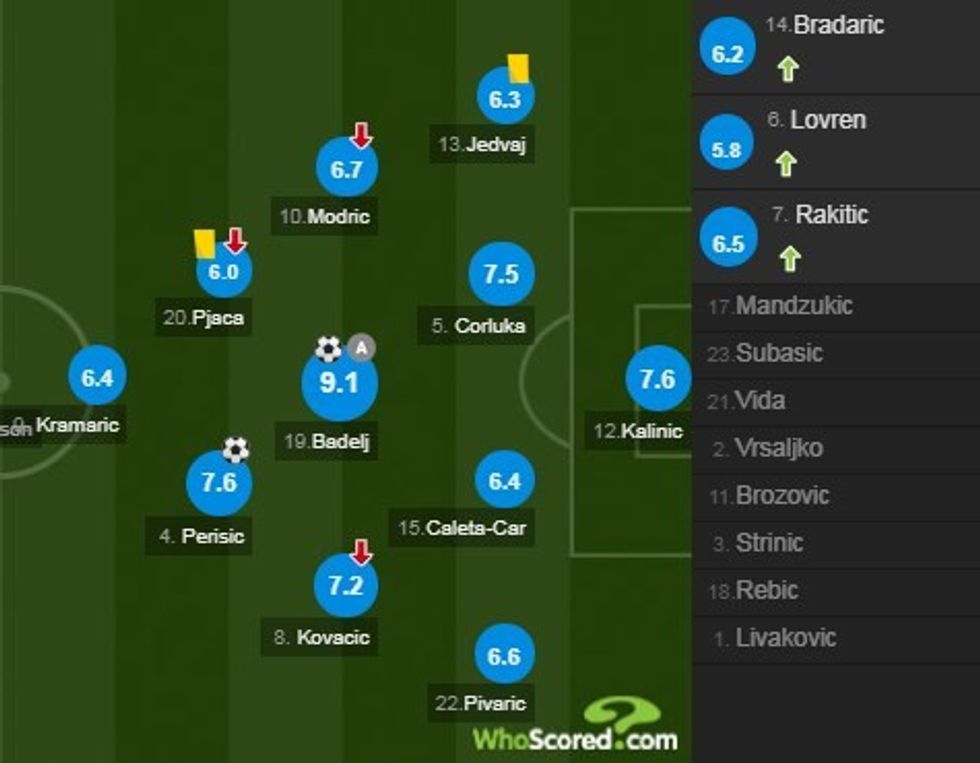Select Mandzukic in the bench list
This screenshot has height=763, width=980.
pos(793,306)
